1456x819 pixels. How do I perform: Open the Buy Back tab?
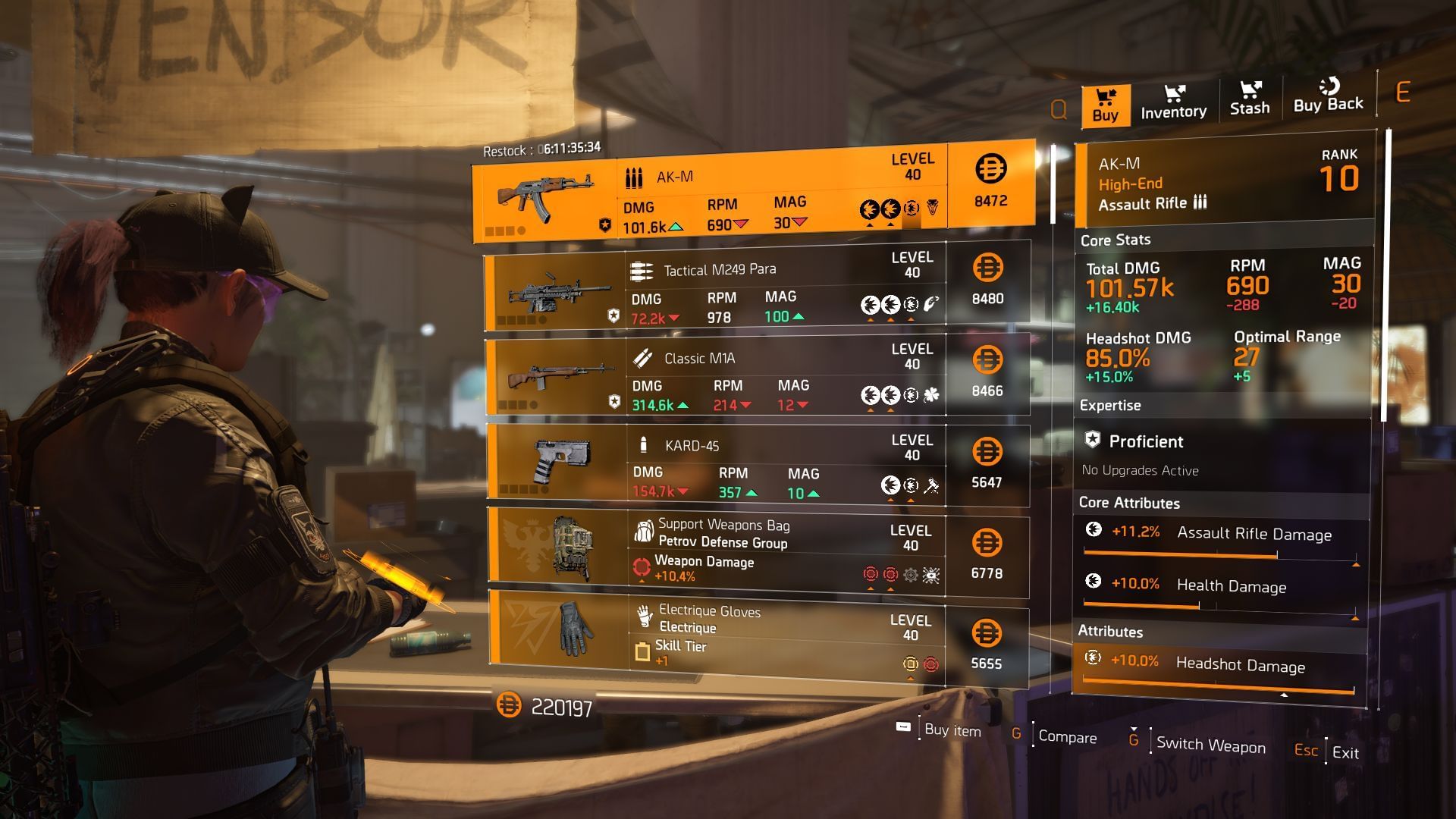(x=1328, y=96)
